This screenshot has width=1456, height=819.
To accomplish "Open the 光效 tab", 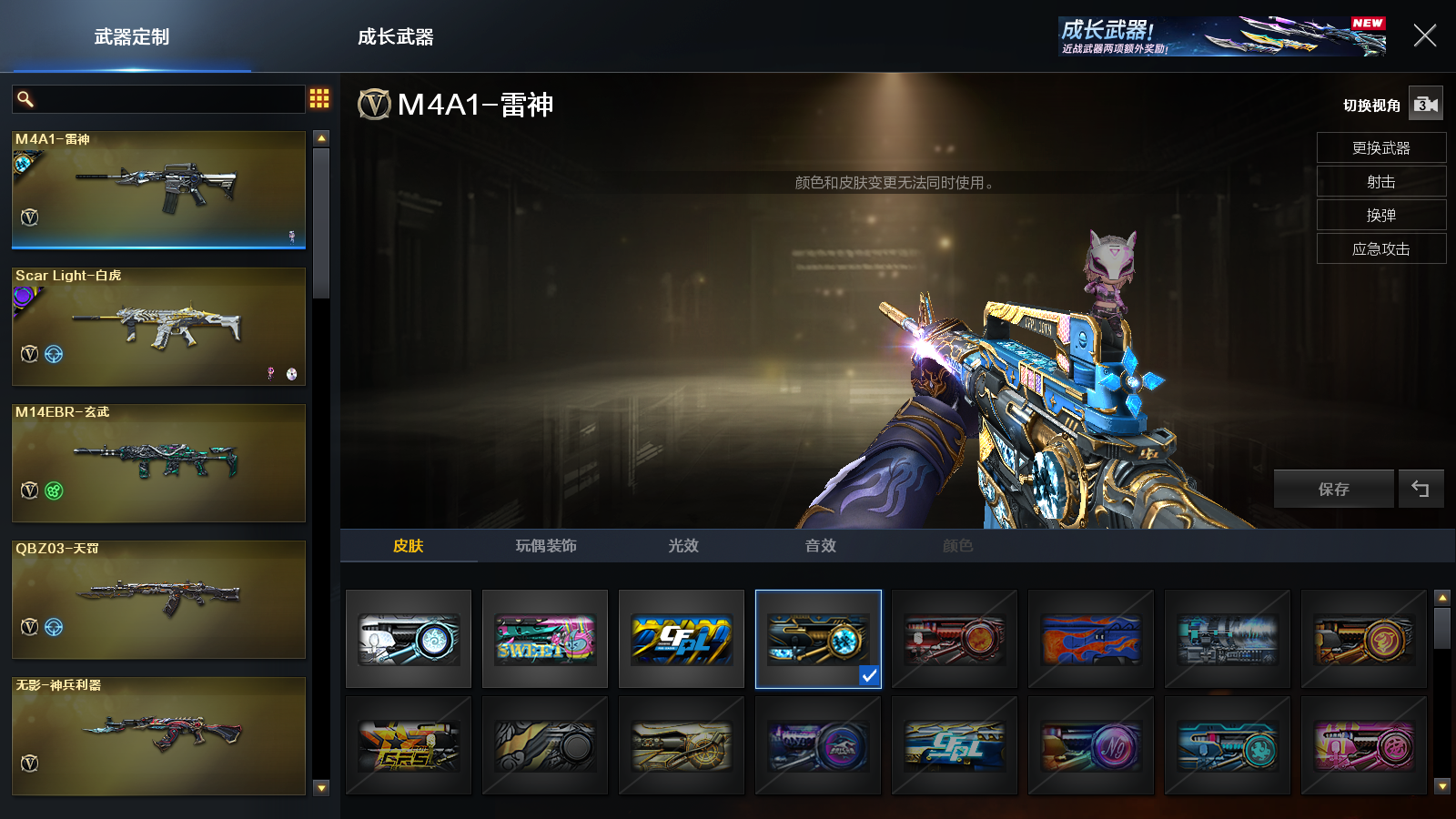I will [x=683, y=546].
